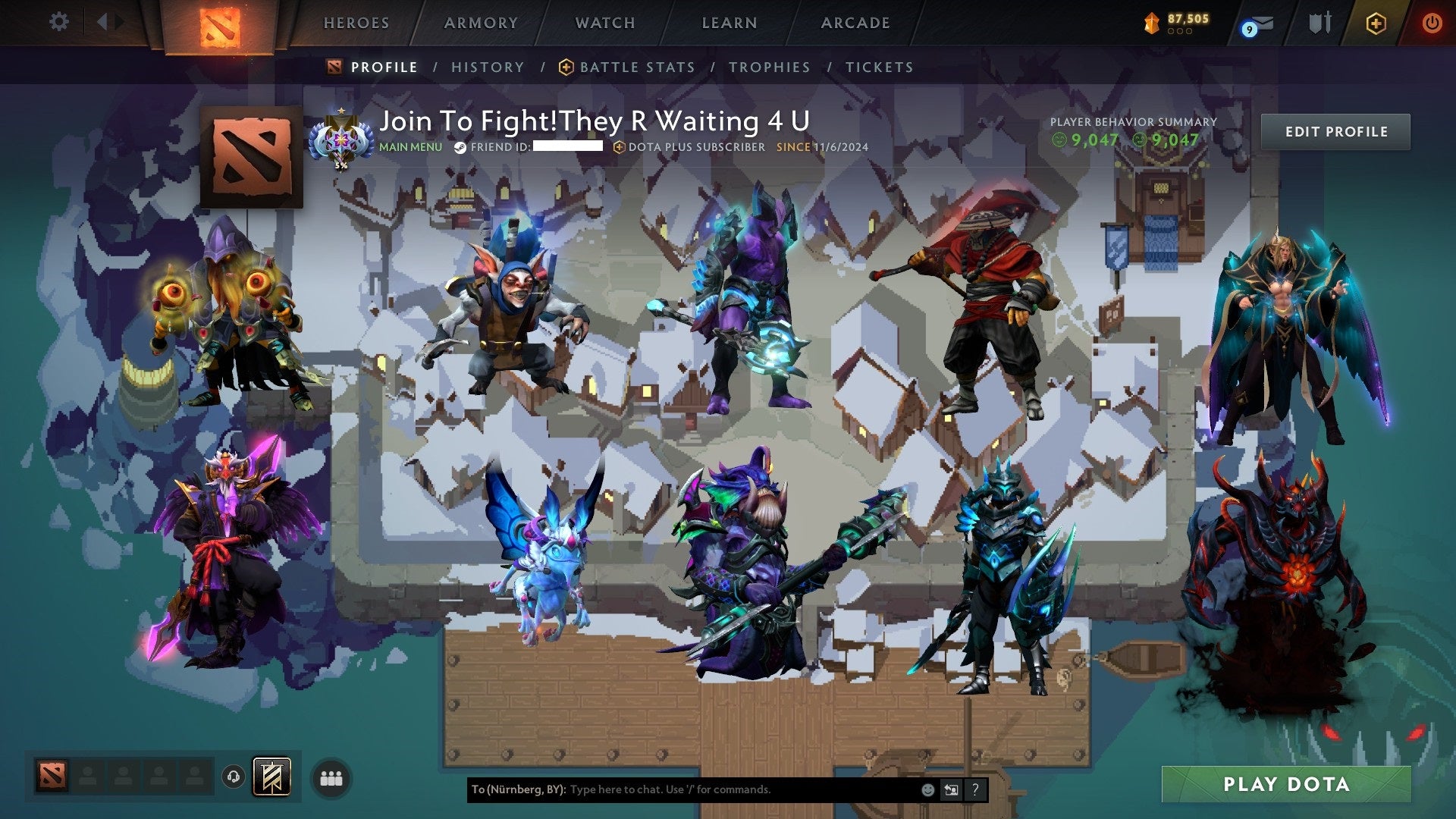1456x819 pixels.
Task: Open the ARCADE menu
Action: [x=855, y=23]
